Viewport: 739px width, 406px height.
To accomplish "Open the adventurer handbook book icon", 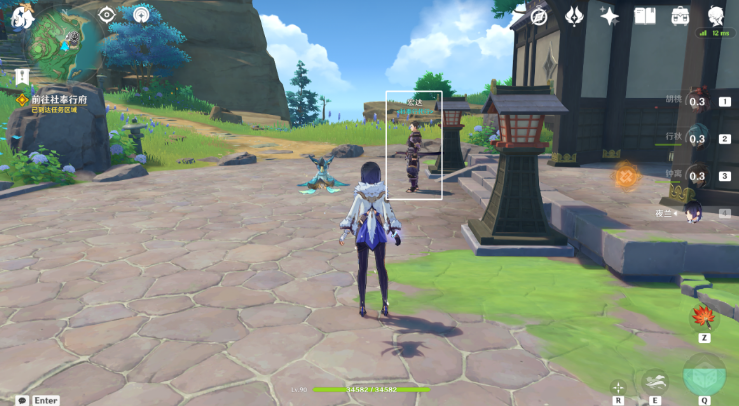I will pos(645,15).
